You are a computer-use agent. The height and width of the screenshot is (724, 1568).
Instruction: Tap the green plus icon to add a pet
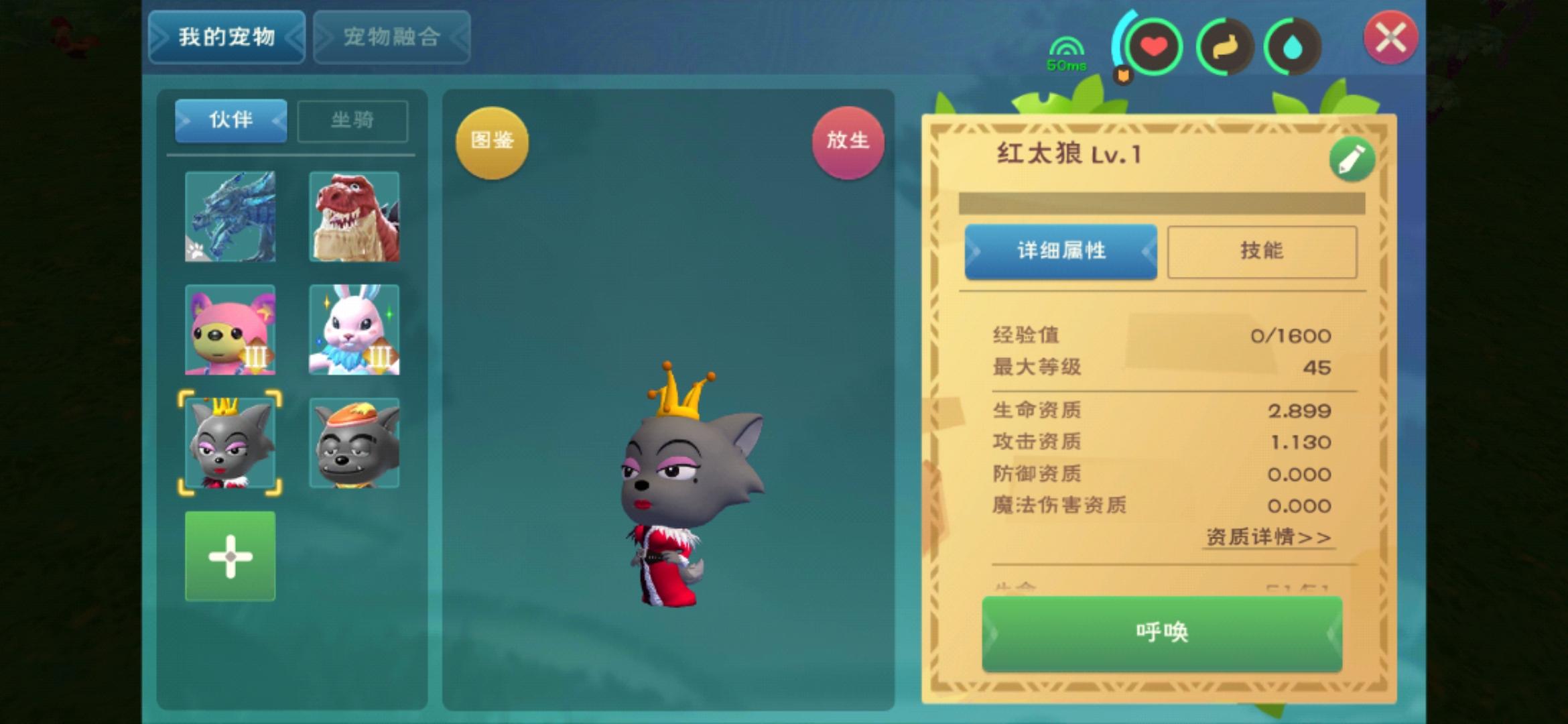click(x=230, y=555)
